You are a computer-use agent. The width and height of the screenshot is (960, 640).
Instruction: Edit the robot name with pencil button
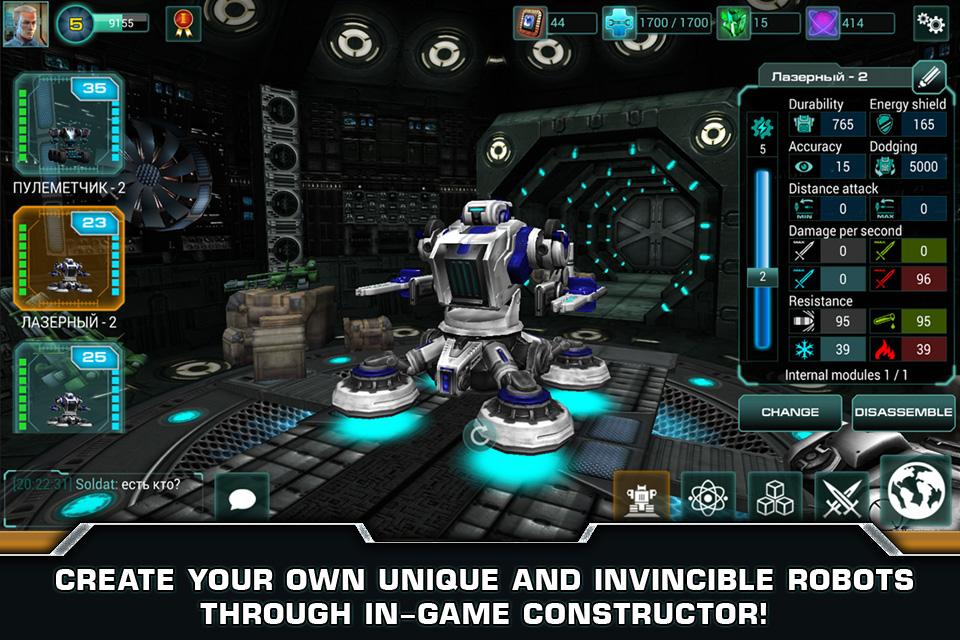(929, 77)
